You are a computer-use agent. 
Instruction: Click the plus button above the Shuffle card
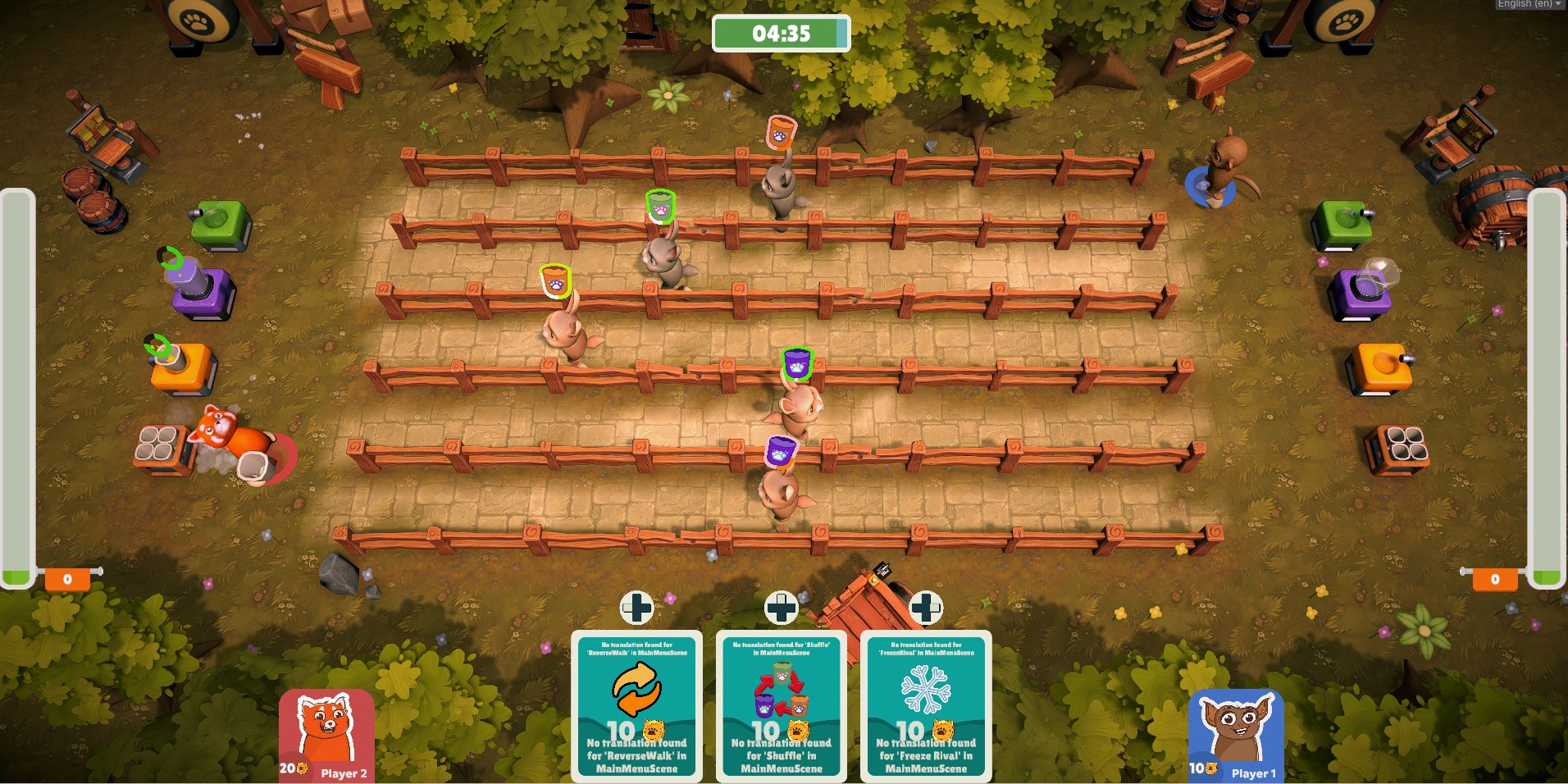781,608
